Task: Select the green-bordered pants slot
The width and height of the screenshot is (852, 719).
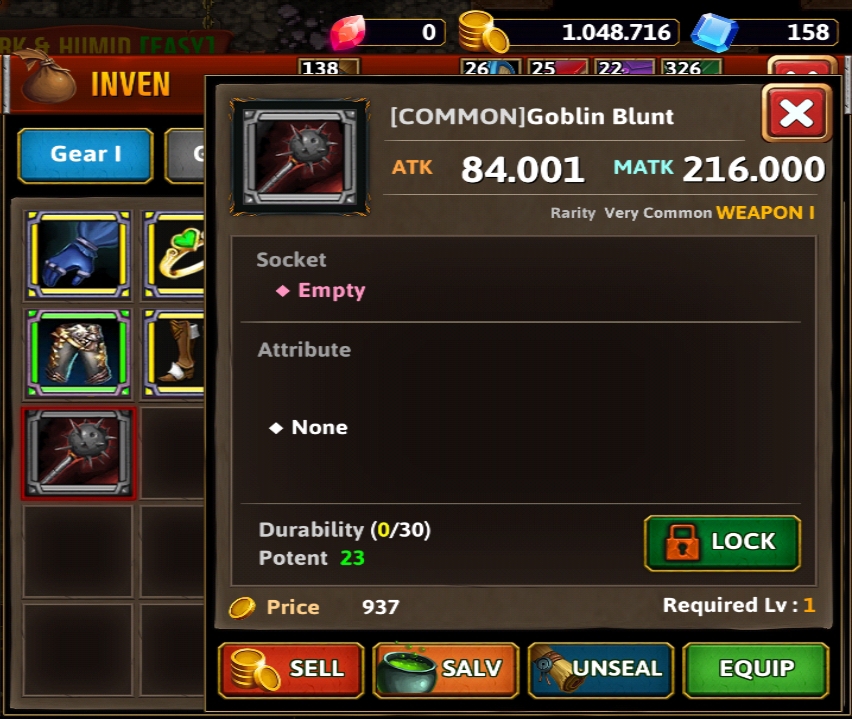Action: 78,352
